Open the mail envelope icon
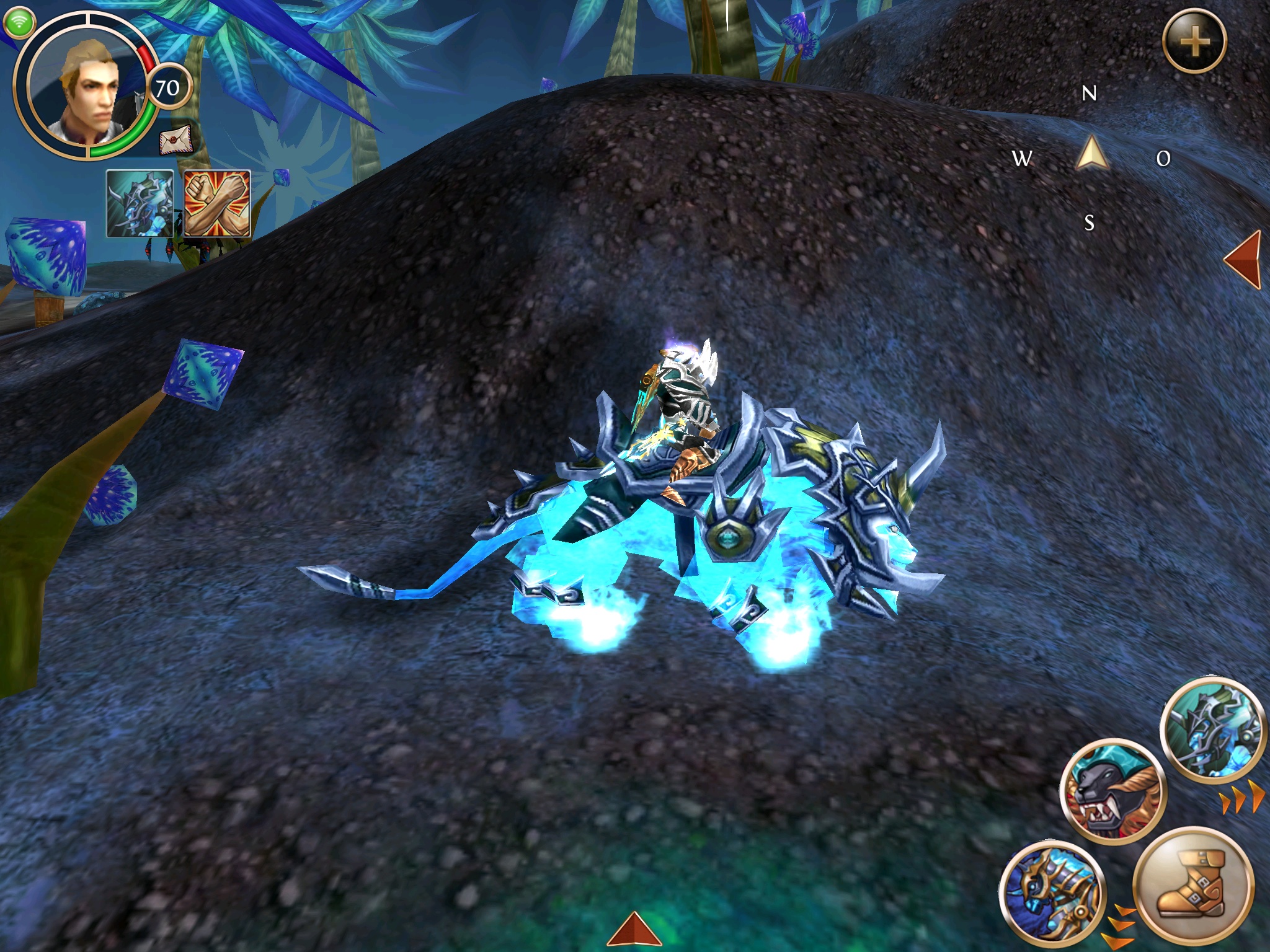 coord(174,142)
